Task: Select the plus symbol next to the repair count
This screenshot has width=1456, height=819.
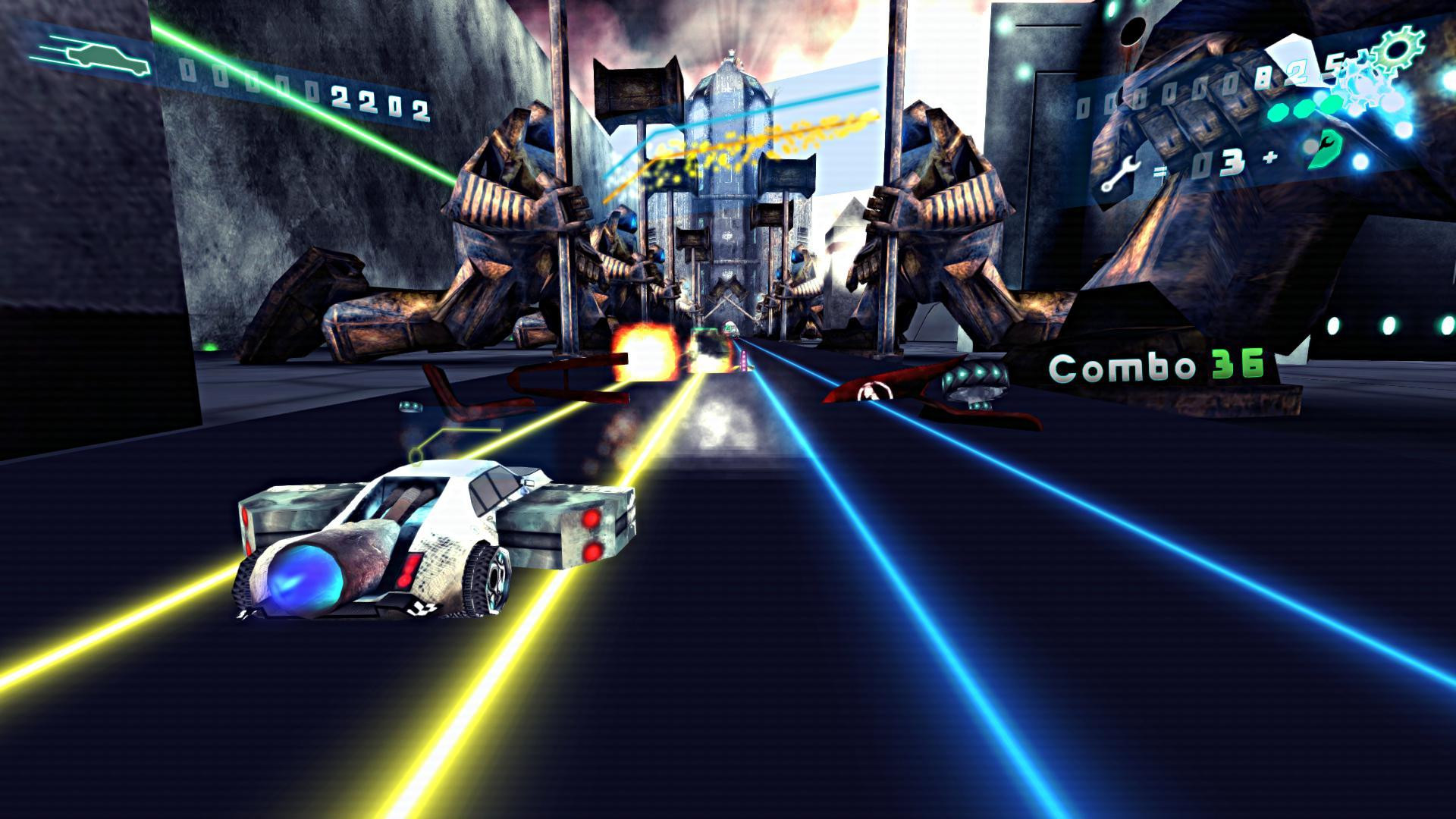Action: click(x=1269, y=157)
